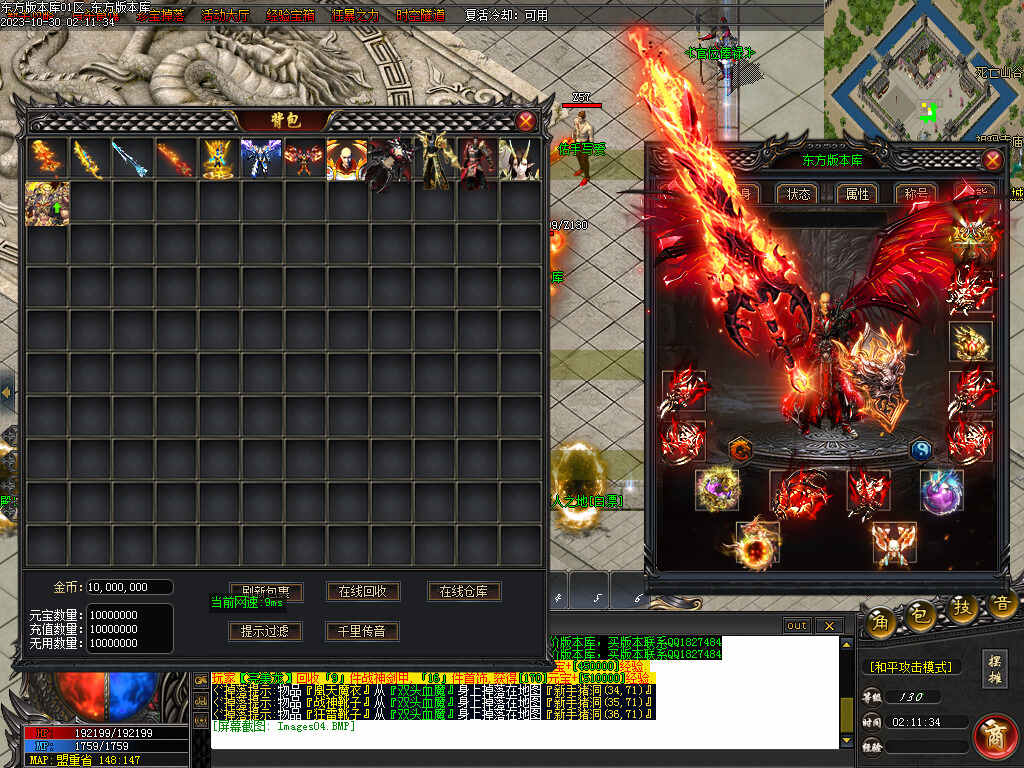The height and width of the screenshot is (768, 1024).
Task: Activate the 千里传音 button
Action: click(362, 631)
